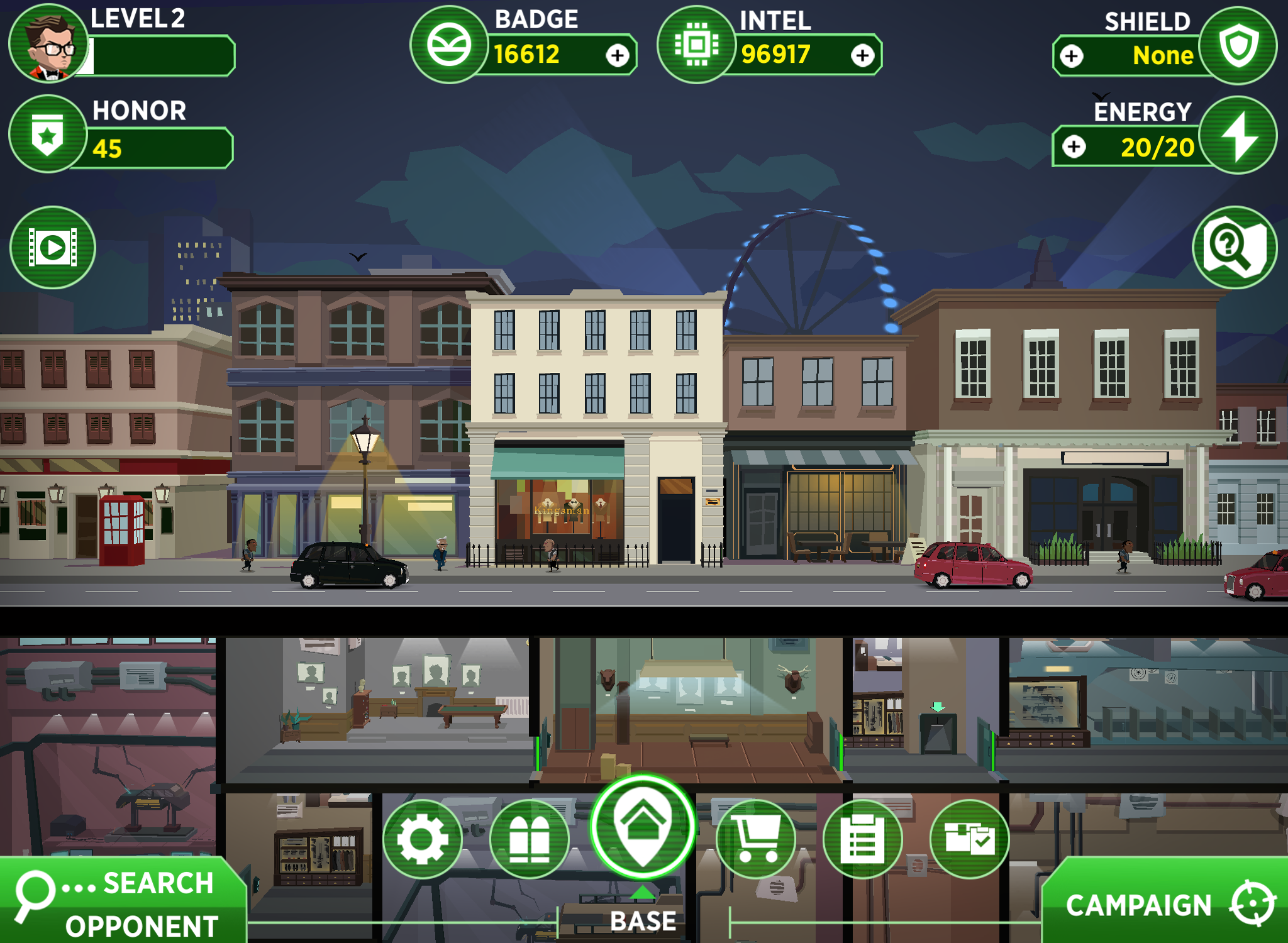The image size is (1288, 943).
Task: Expand Base view using the green arrow
Action: (x=644, y=891)
